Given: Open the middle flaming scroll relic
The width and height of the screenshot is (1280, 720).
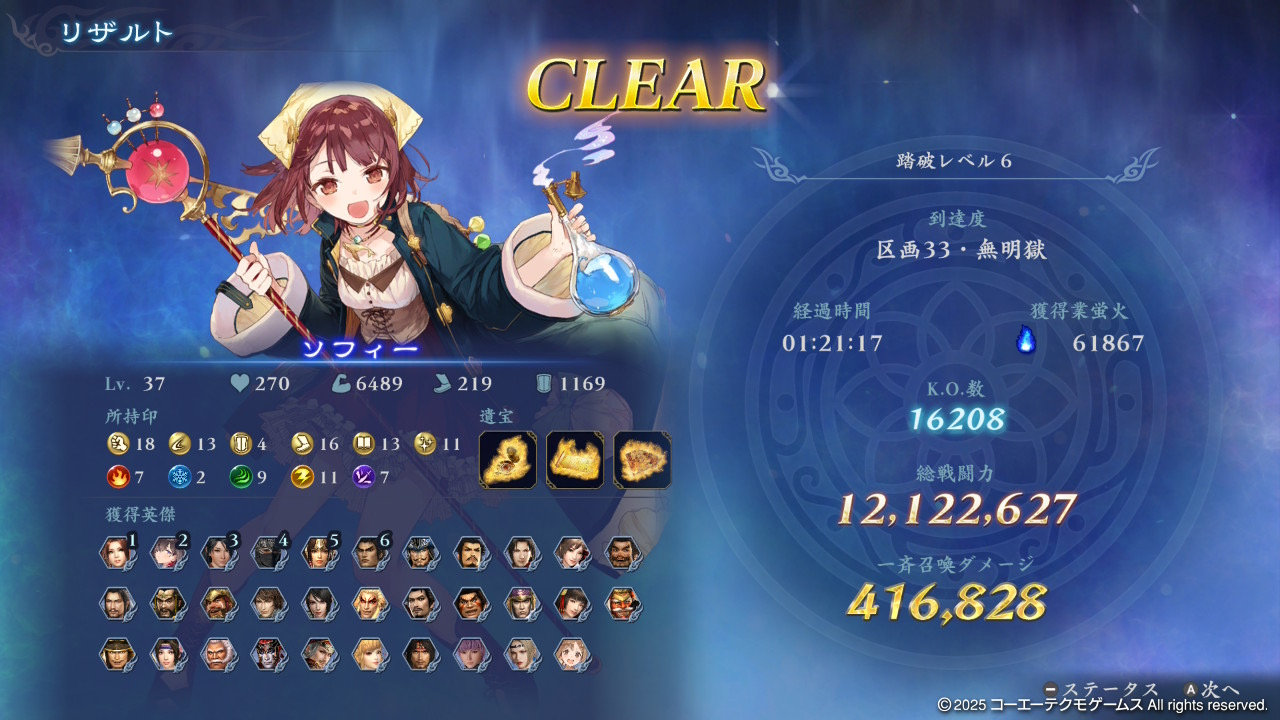Looking at the screenshot, I should tap(575, 460).
